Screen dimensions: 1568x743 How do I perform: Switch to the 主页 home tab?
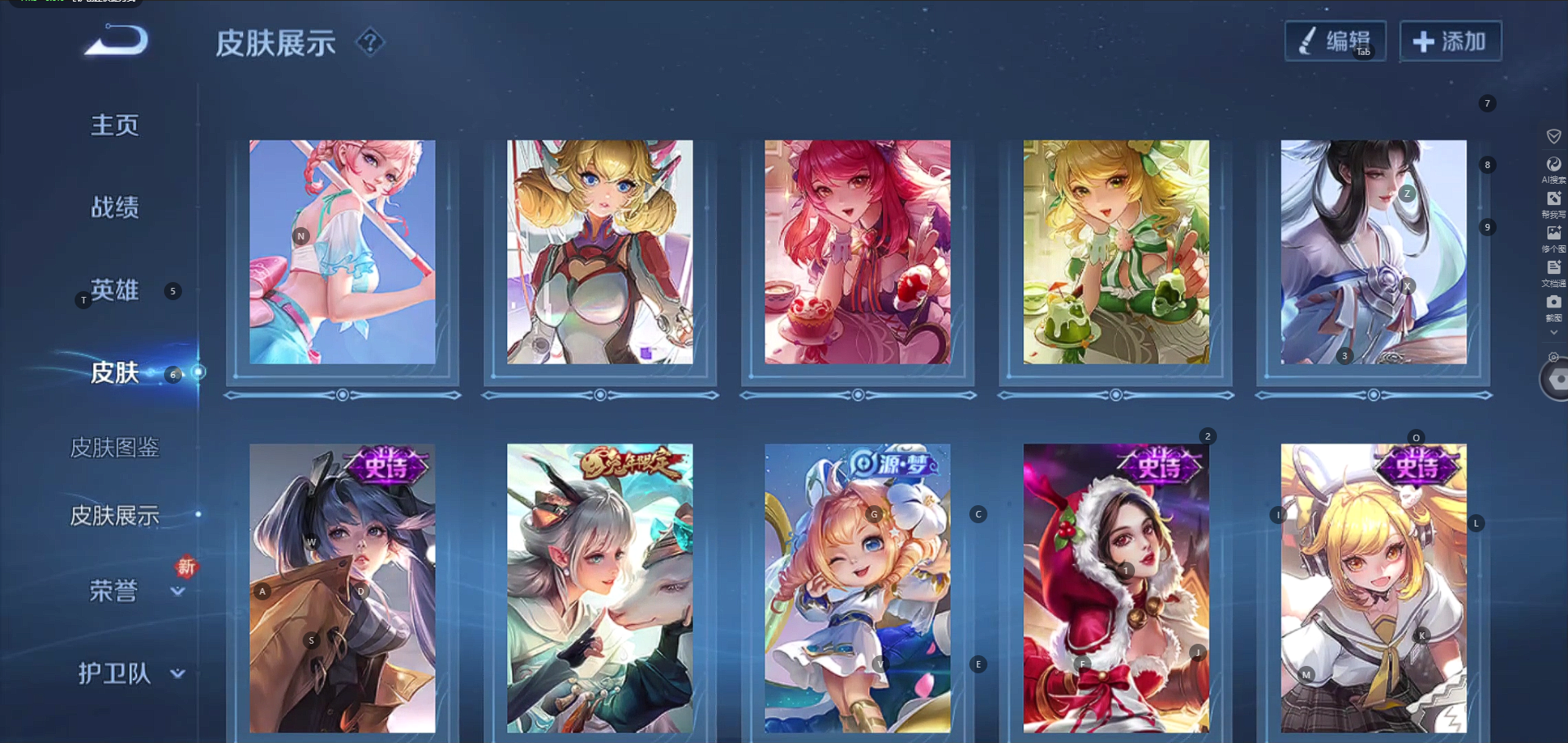115,125
